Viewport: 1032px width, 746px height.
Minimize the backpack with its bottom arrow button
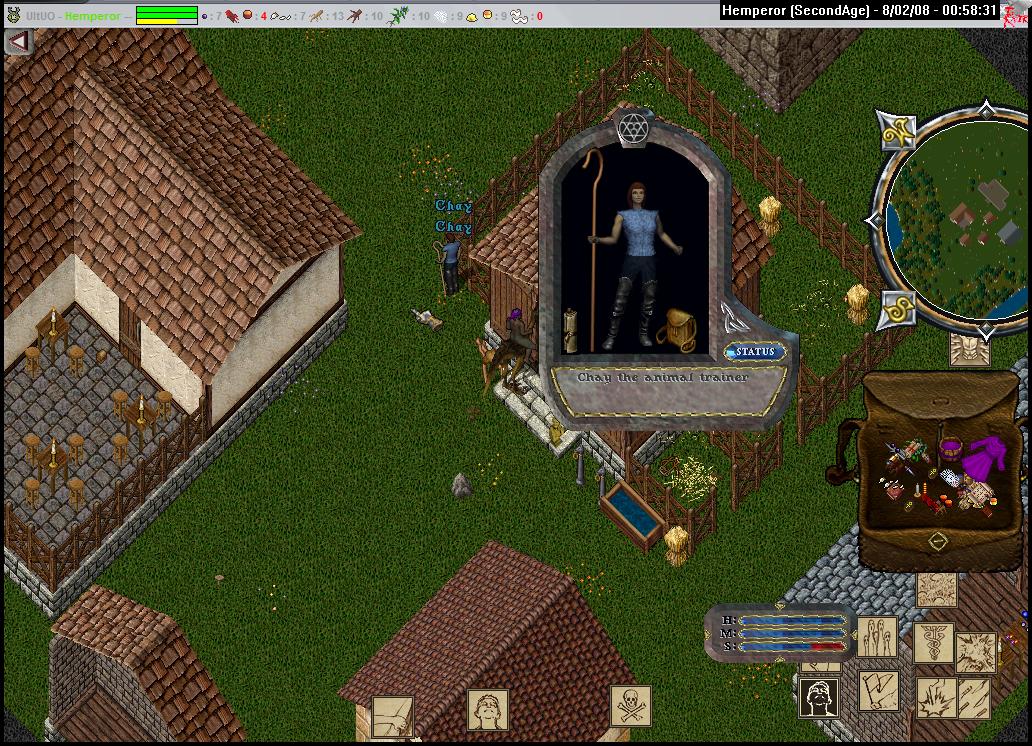coord(937,541)
